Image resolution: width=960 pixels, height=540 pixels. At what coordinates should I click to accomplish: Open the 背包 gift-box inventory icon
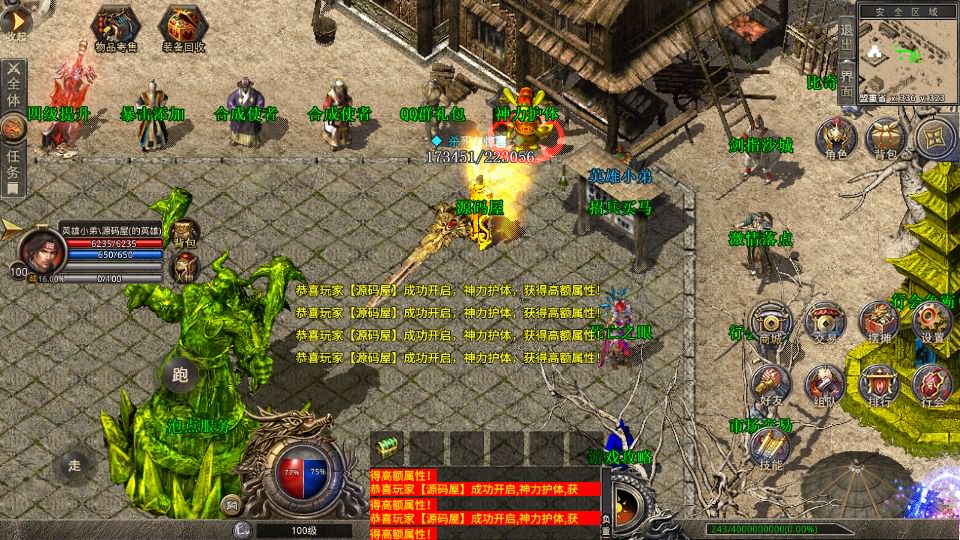coord(885,138)
